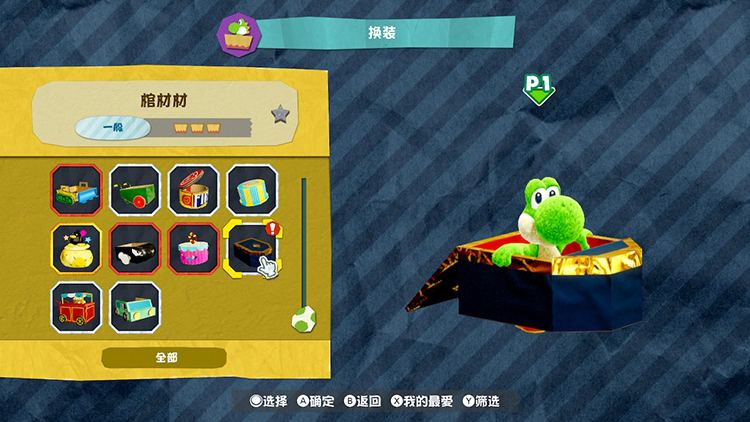The height and width of the screenshot is (422, 750).
Task: Select the open tin can costume
Action: [x=194, y=190]
